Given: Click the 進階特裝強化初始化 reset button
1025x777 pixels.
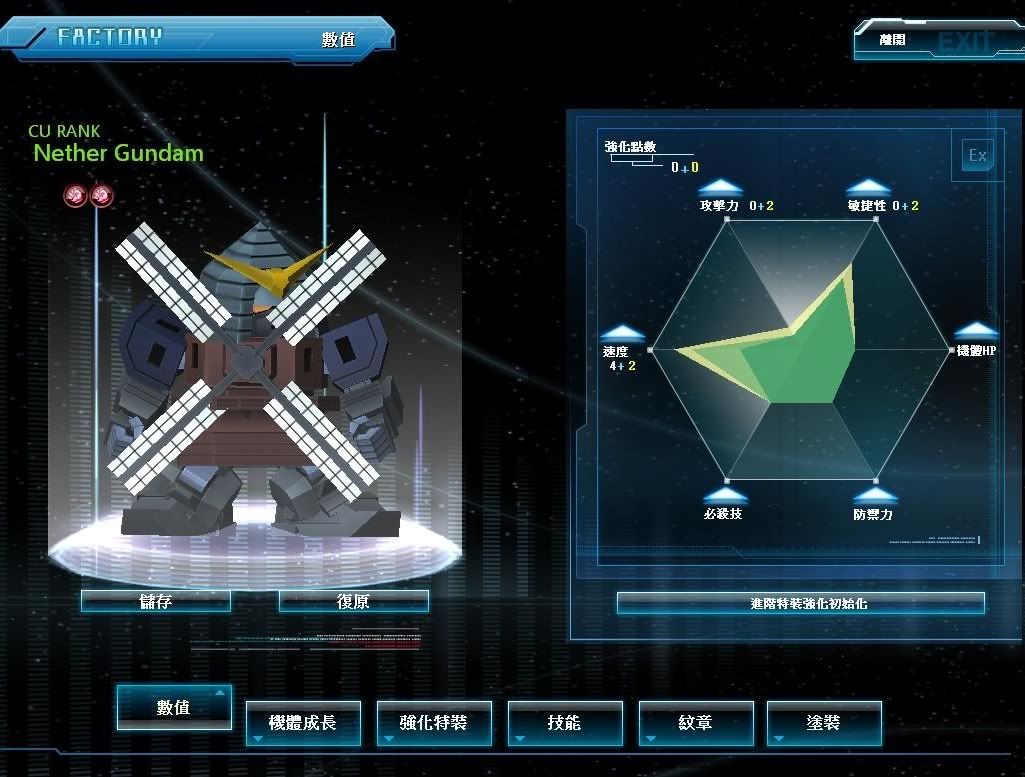Looking at the screenshot, I should click(800, 603).
